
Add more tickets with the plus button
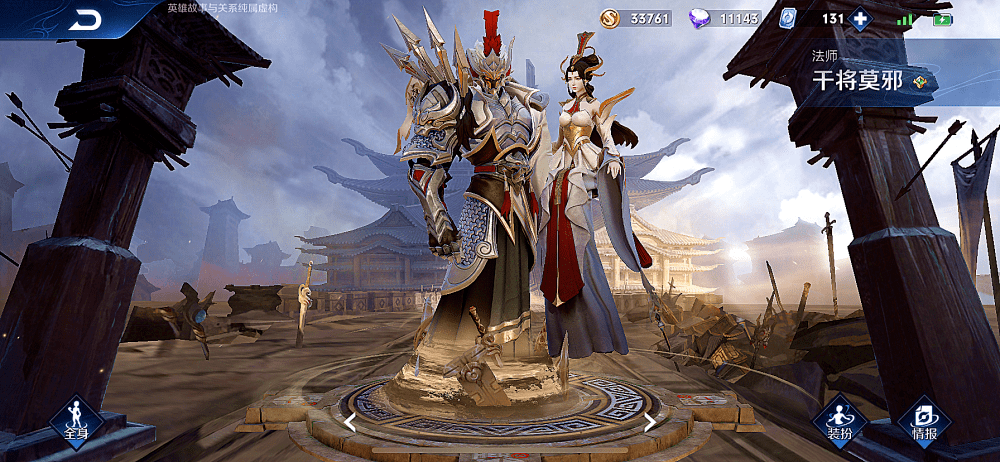(x=860, y=18)
